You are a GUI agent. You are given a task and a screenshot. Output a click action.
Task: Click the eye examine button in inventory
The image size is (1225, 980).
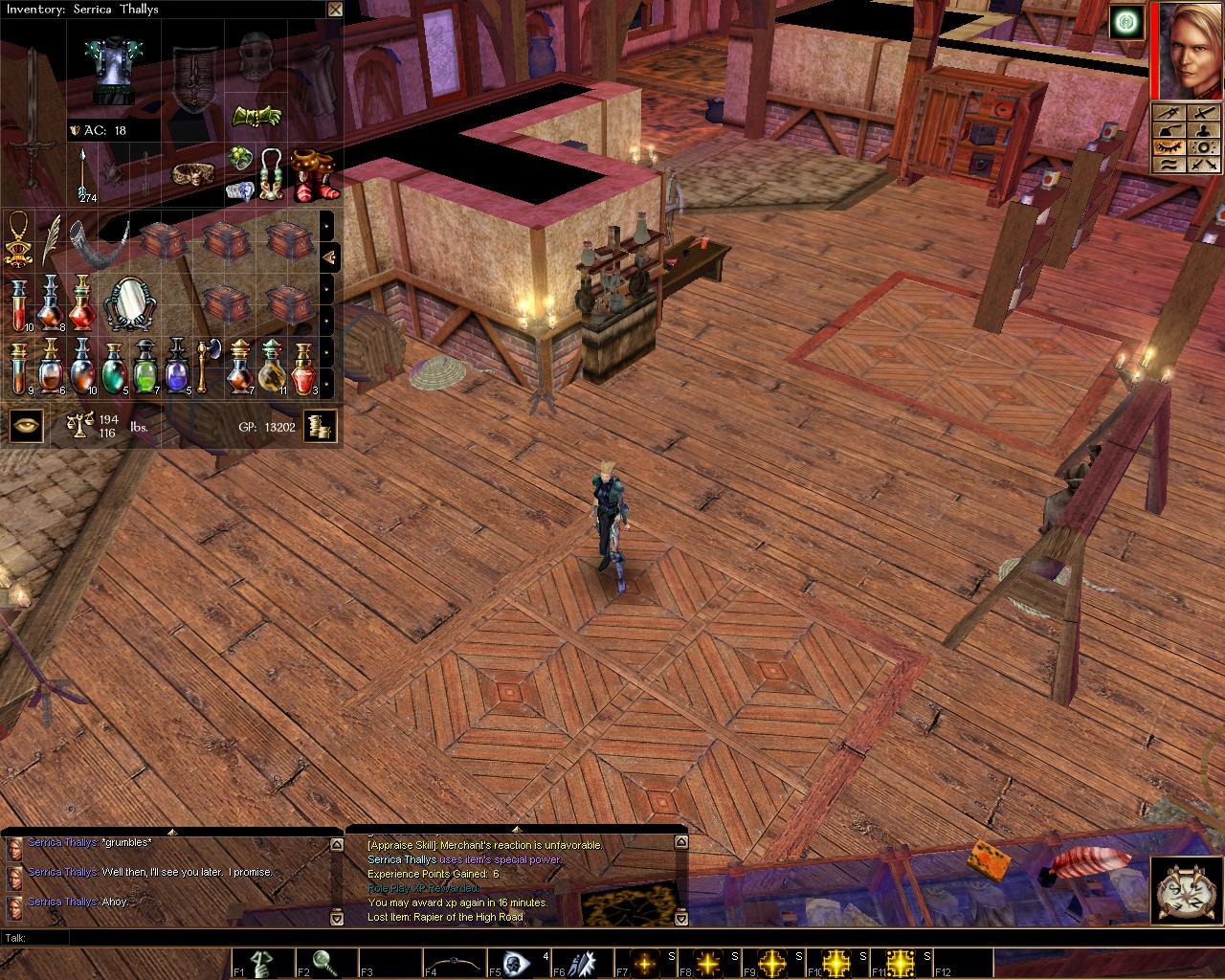[x=27, y=426]
